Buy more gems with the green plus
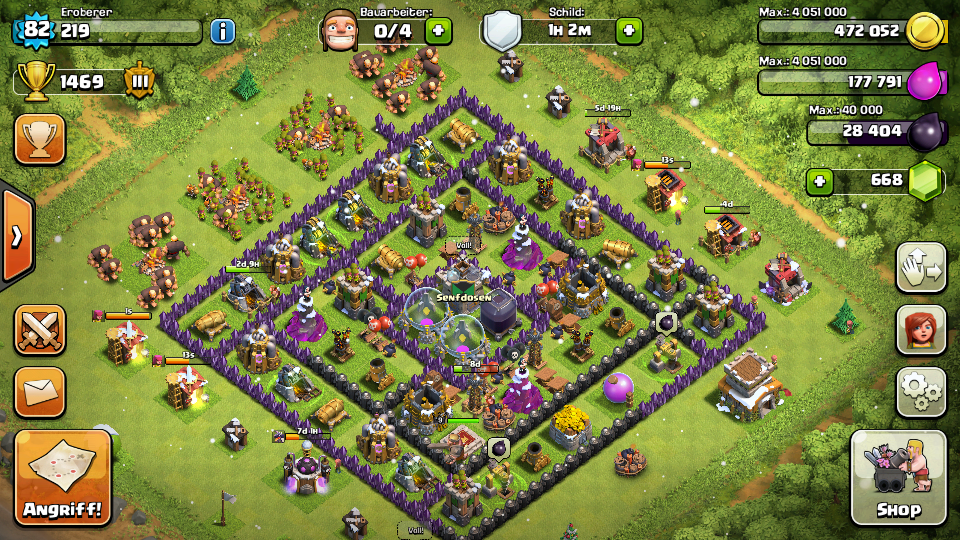The width and height of the screenshot is (960, 540). coord(821,181)
